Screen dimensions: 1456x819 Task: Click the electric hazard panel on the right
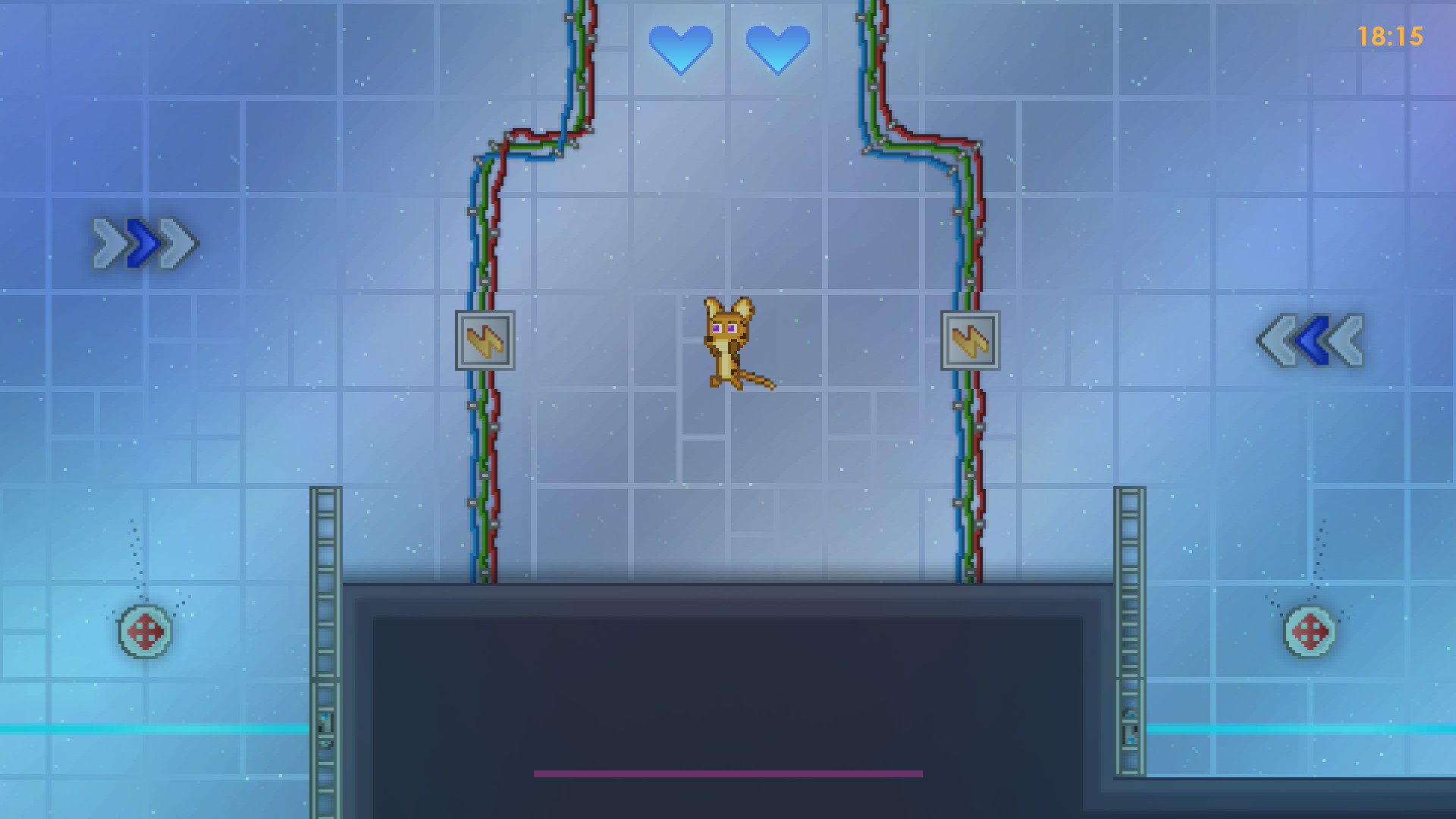971,341
